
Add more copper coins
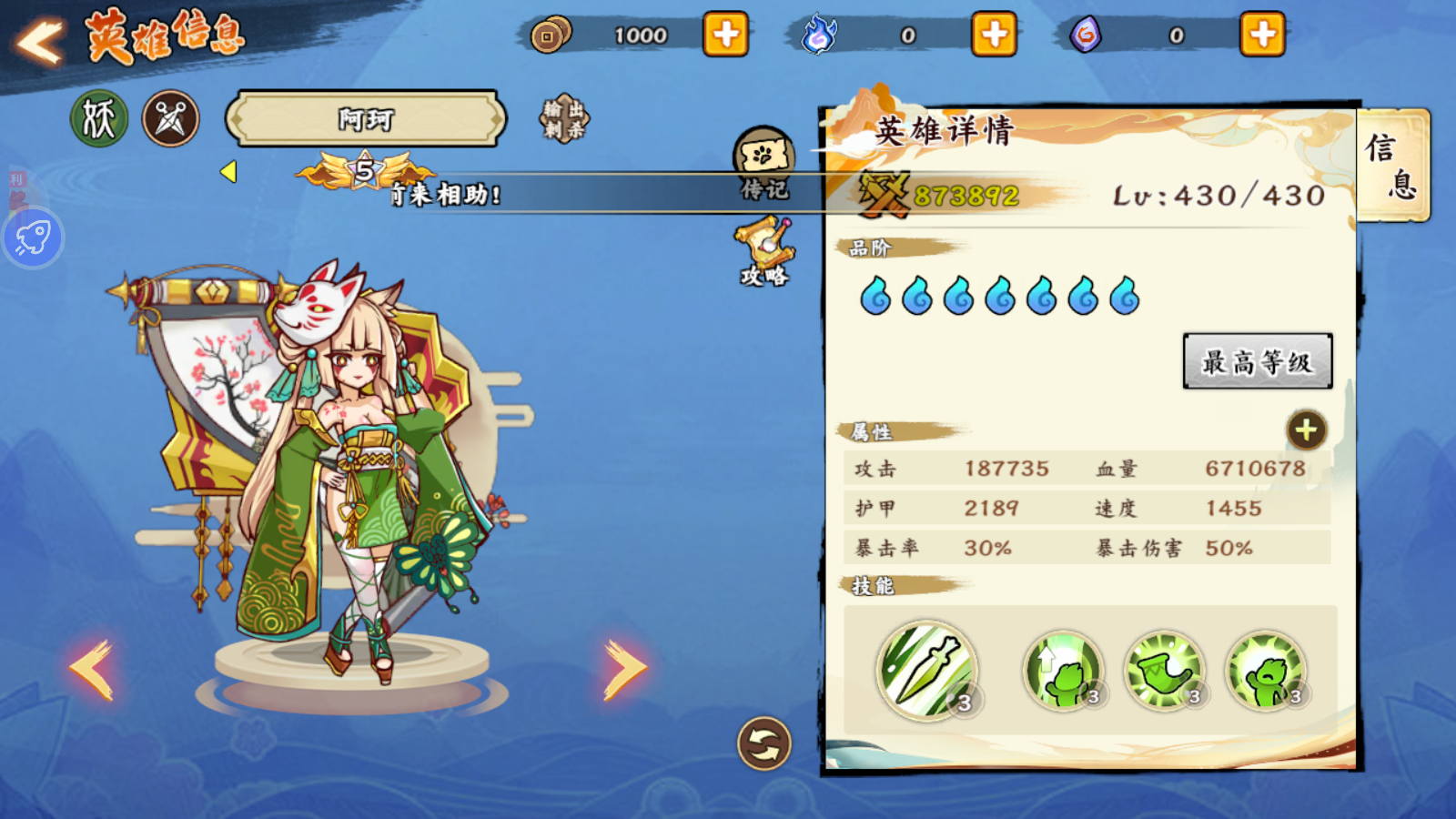[x=725, y=35]
